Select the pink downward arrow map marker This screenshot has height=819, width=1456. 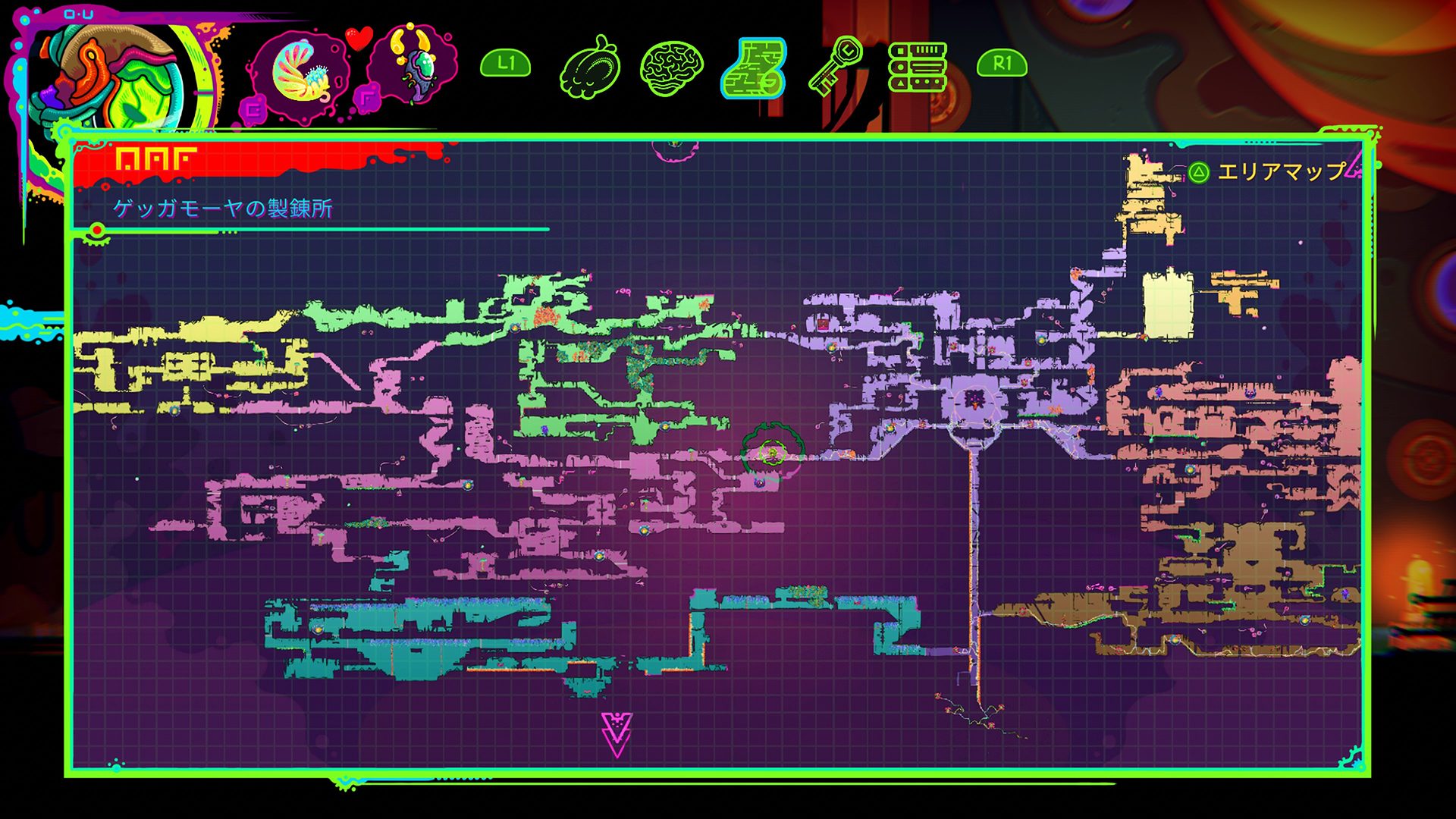tap(617, 734)
